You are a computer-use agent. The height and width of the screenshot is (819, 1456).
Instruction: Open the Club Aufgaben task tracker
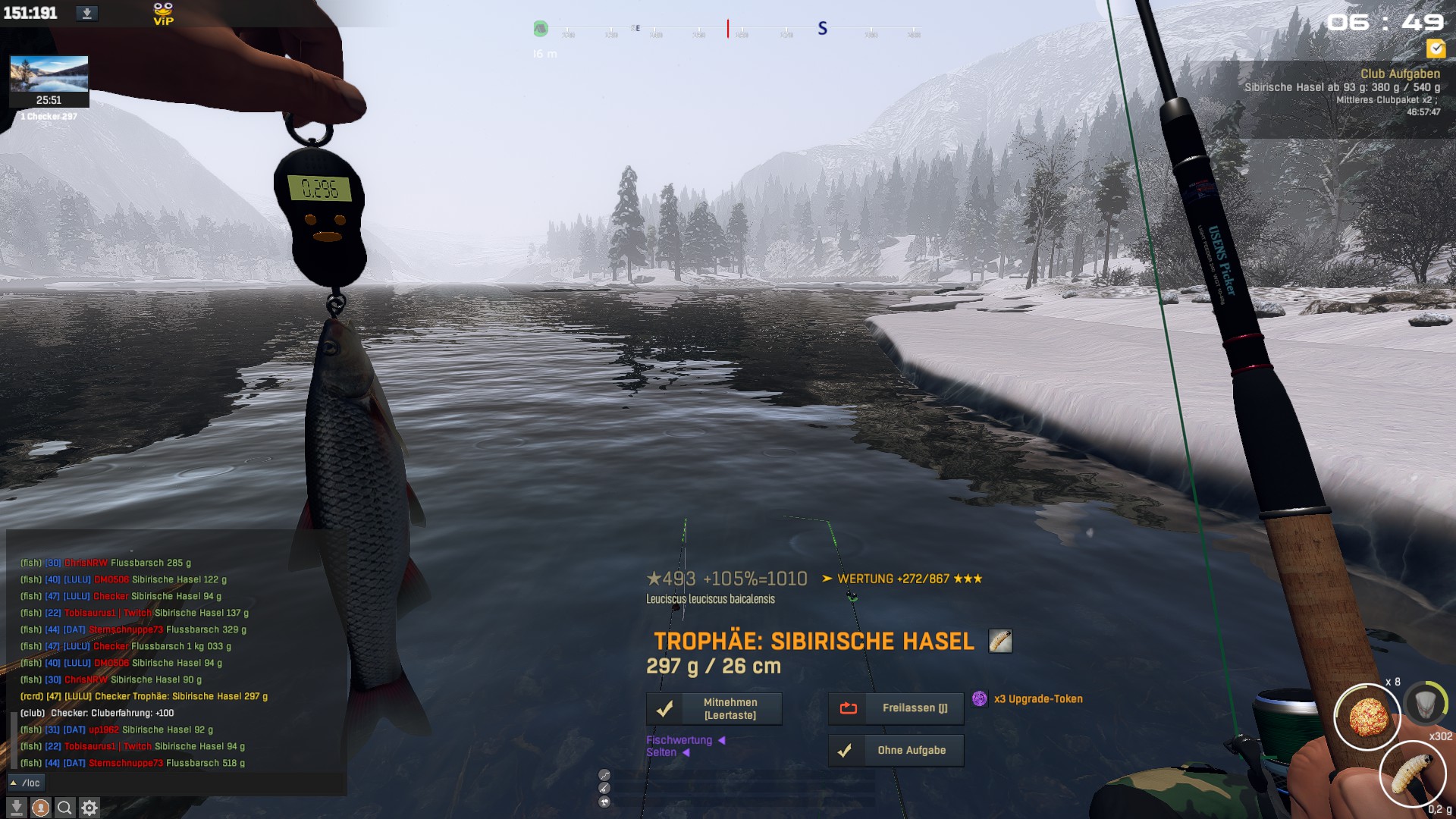(x=1399, y=74)
